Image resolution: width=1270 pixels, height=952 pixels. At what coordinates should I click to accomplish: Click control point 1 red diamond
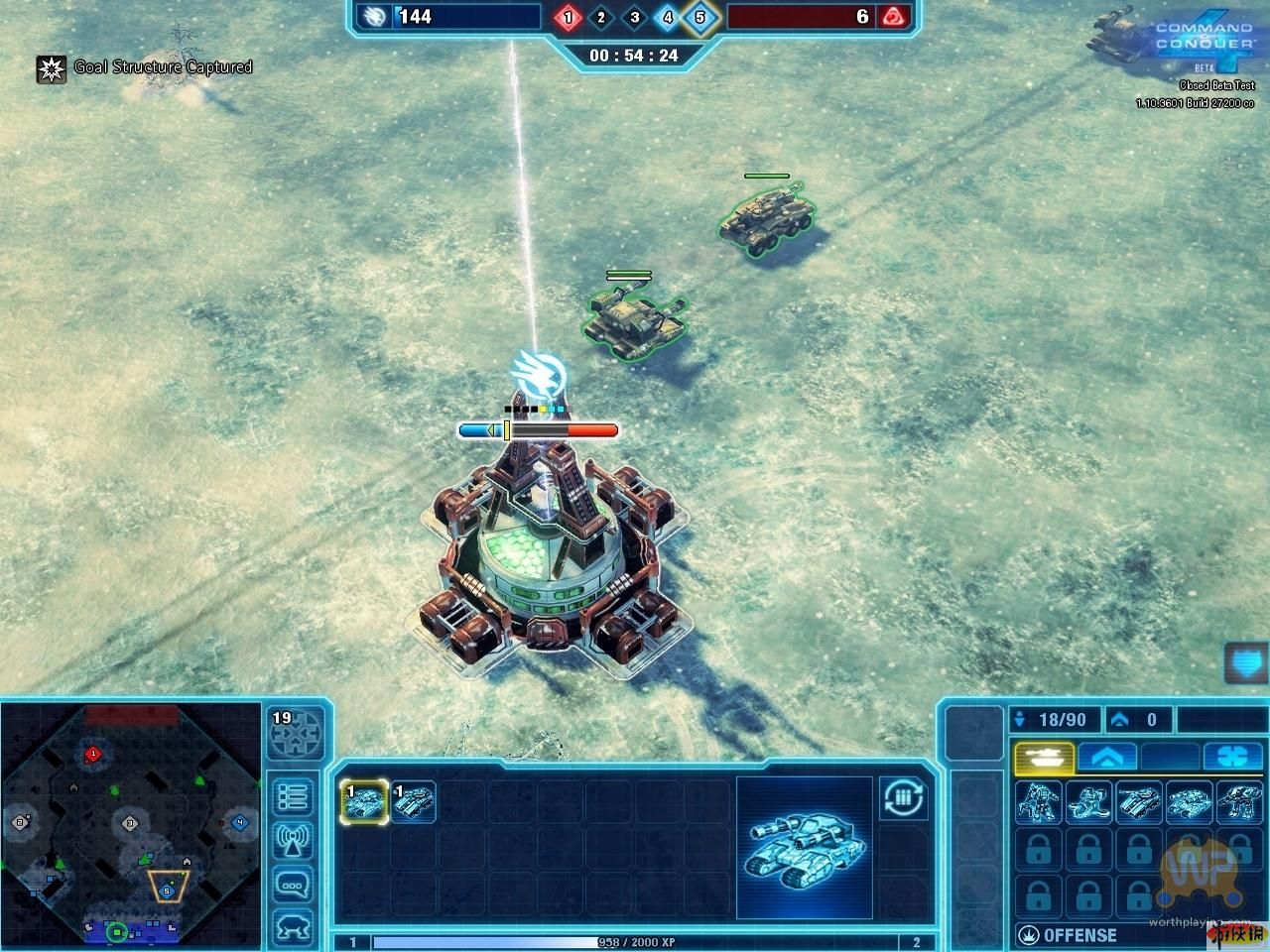click(569, 17)
